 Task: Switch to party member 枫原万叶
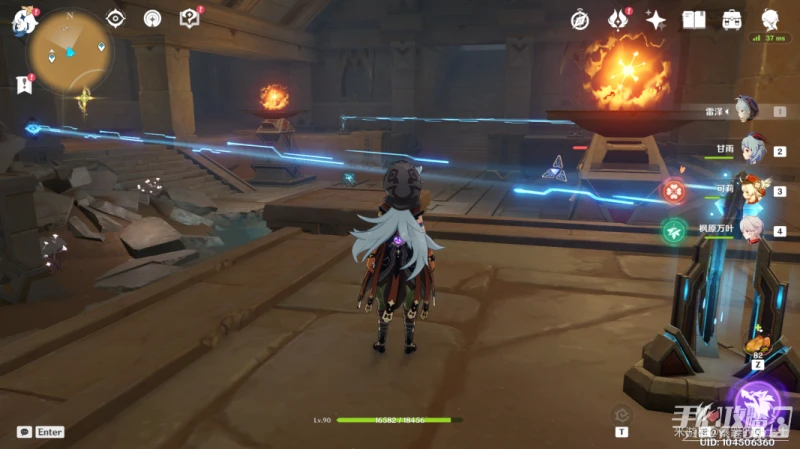tap(754, 228)
